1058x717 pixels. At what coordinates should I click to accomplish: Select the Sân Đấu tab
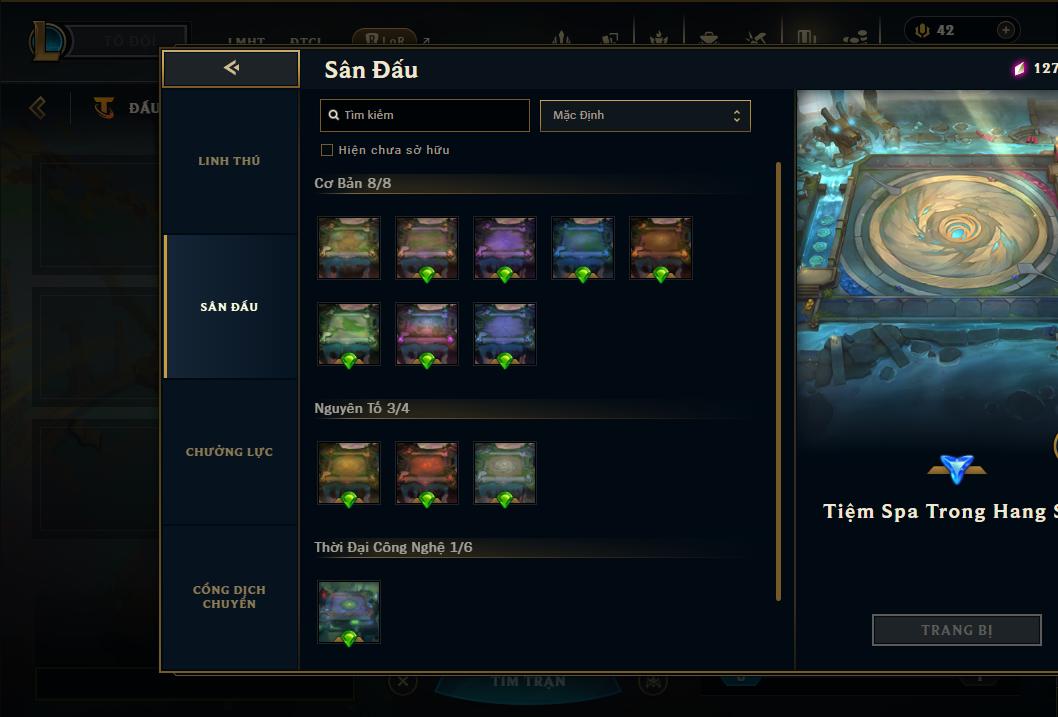point(229,307)
